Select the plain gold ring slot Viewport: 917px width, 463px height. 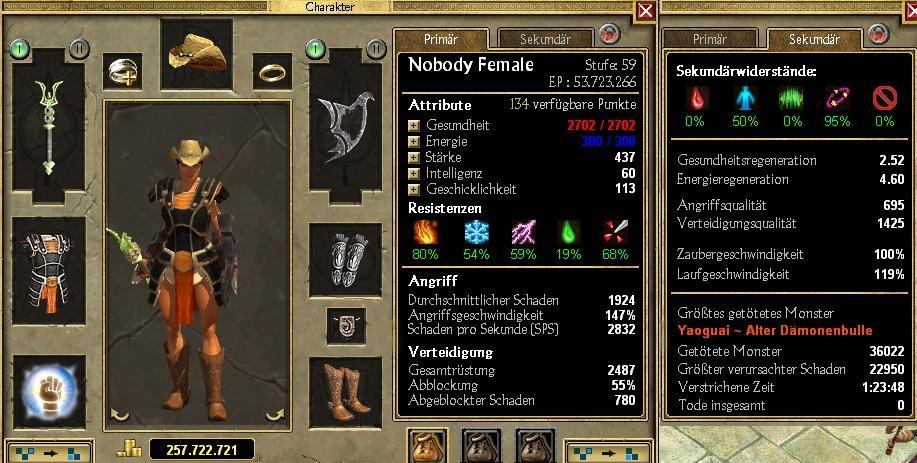pyautogui.click(x=272, y=71)
